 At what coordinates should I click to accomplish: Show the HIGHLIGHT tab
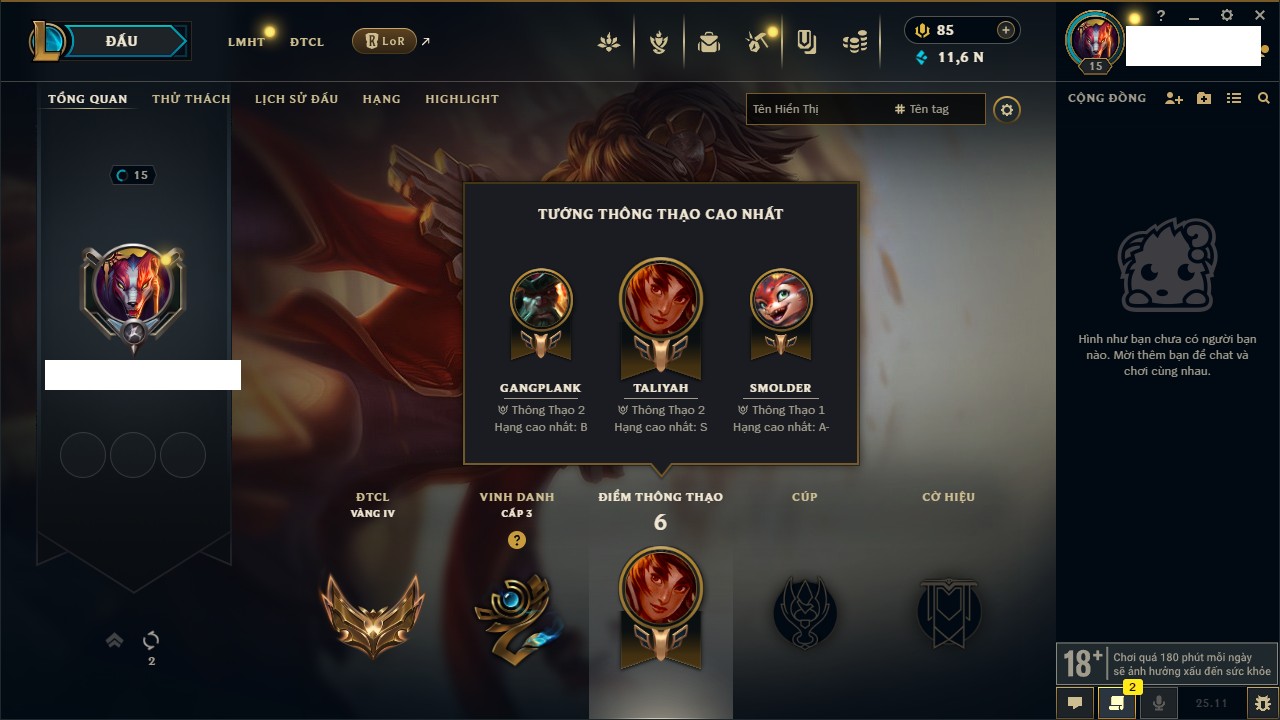pyautogui.click(x=461, y=99)
